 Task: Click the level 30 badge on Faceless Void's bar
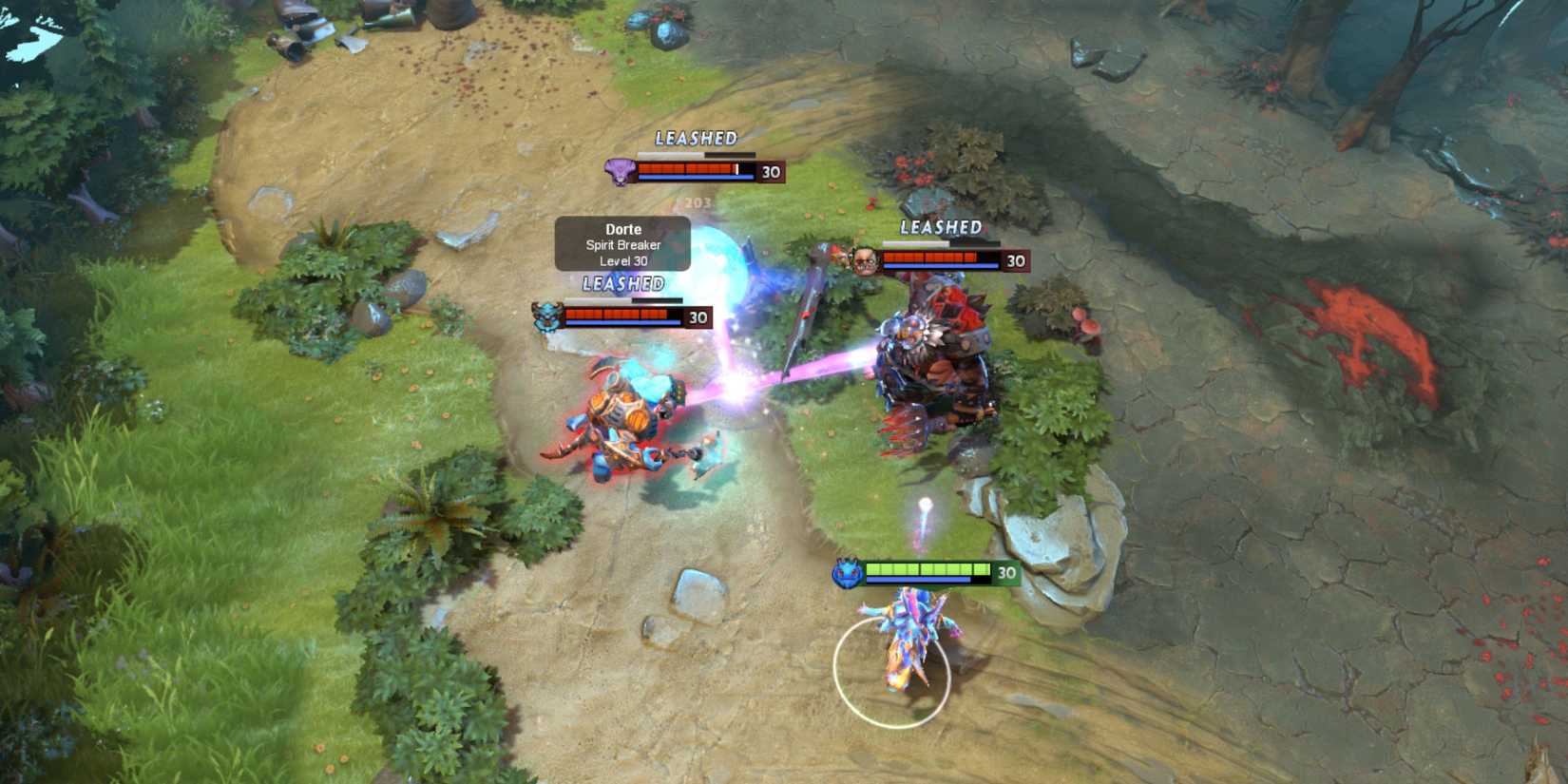(x=770, y=172)
